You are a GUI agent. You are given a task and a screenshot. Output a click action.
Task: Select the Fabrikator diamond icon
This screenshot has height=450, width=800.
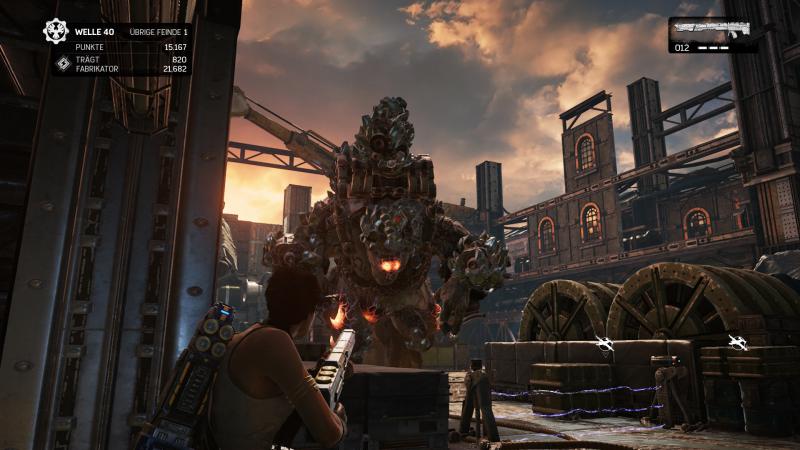pyautogui.click(x=62, y=64)
